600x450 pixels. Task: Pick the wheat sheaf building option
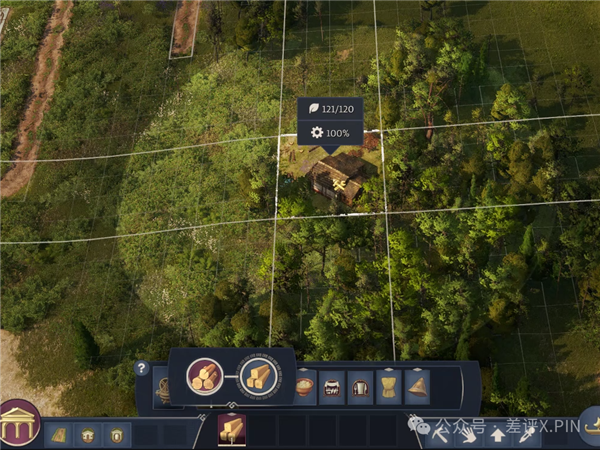[388, 387]
